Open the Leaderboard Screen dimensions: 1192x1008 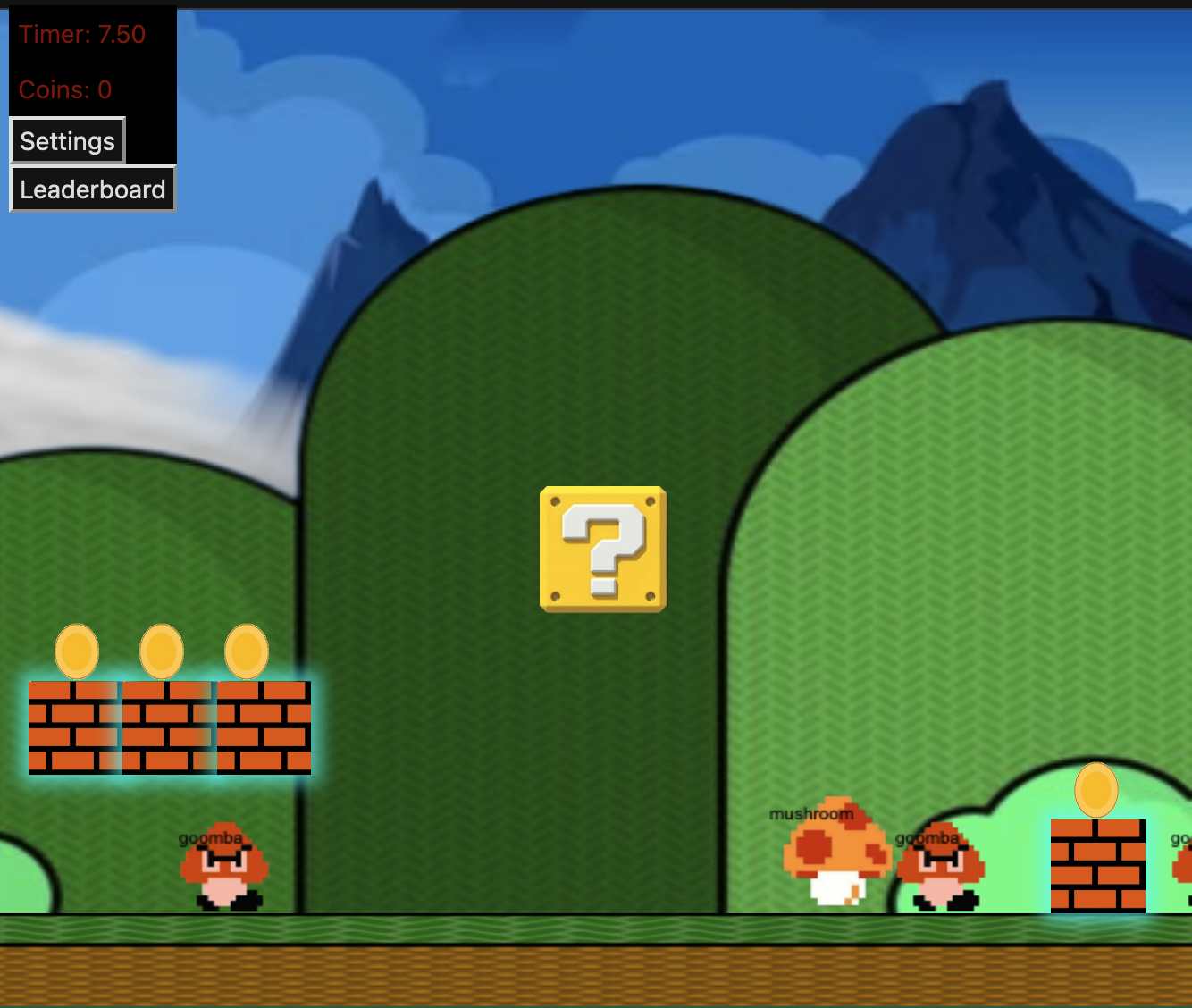pos(92,189)
